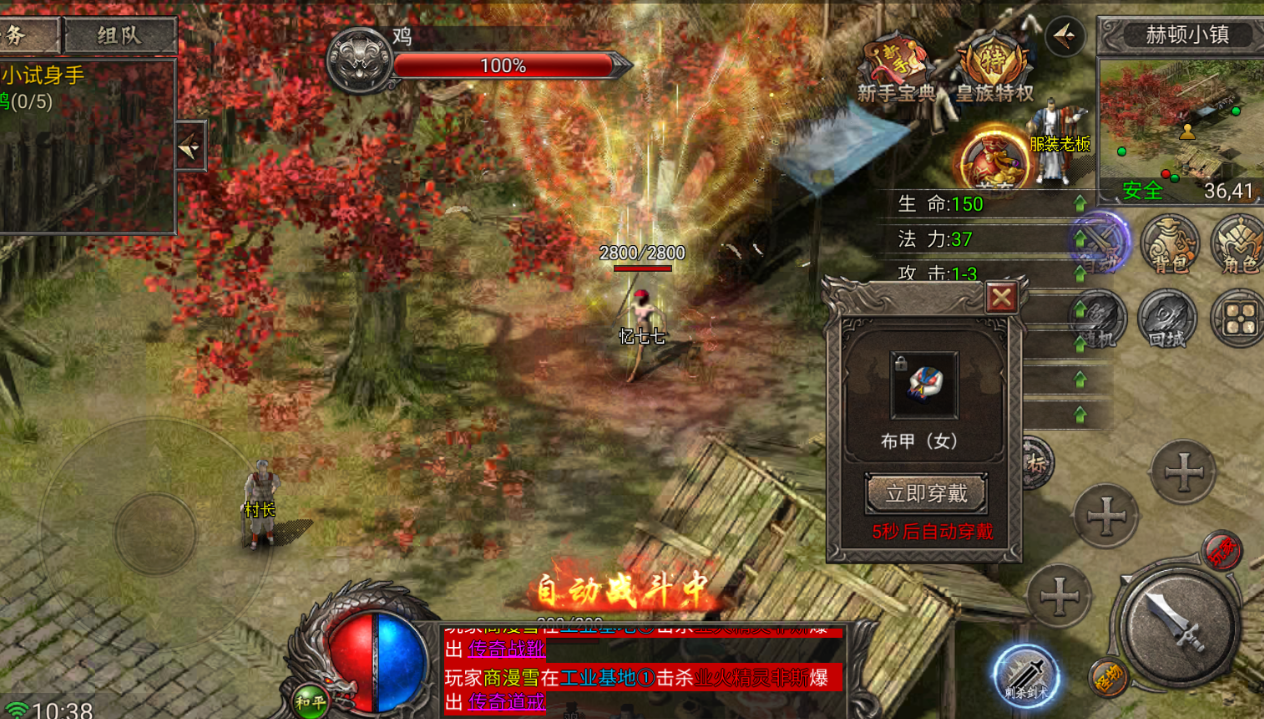Use the 回城 return-to-town button

pos(1167,318)
